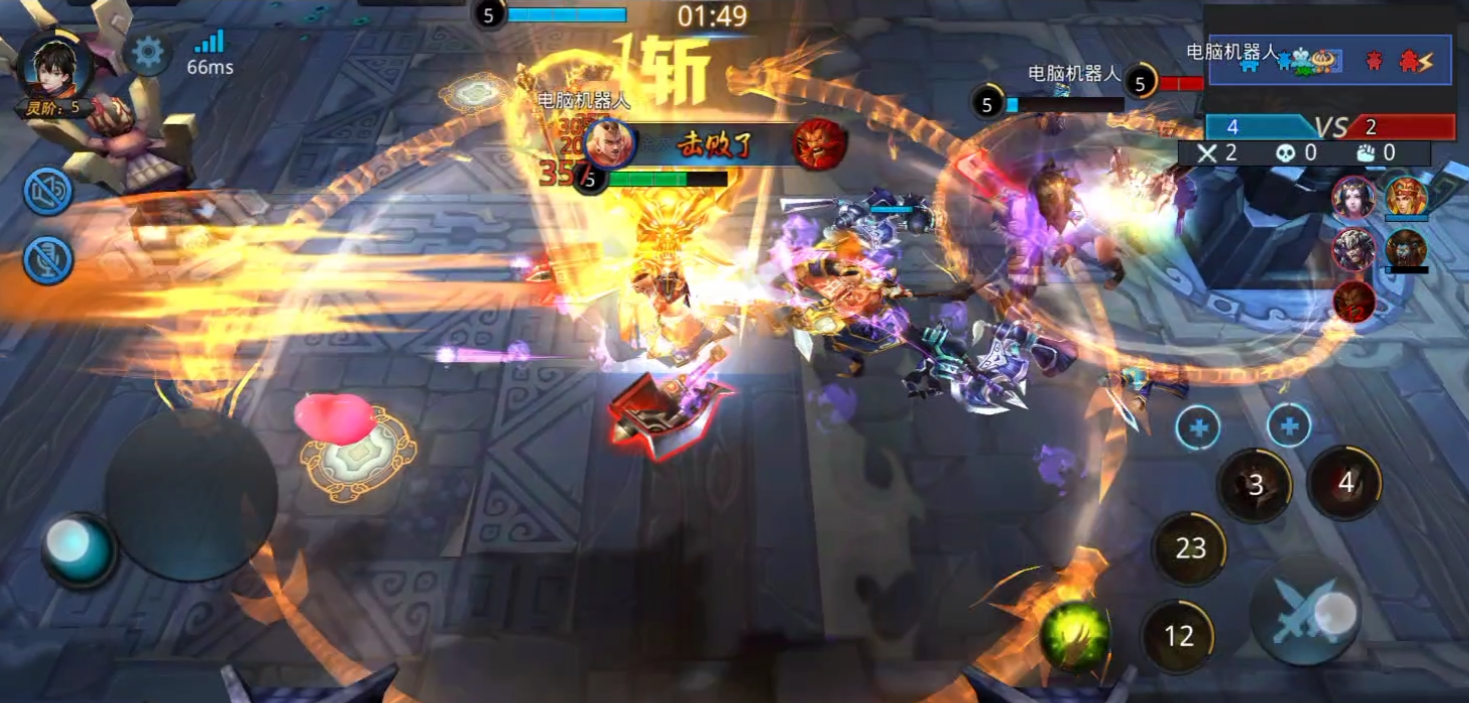Toggle the muted speaker icon
Screen dimensions: 1469x703
pos(48,191)
